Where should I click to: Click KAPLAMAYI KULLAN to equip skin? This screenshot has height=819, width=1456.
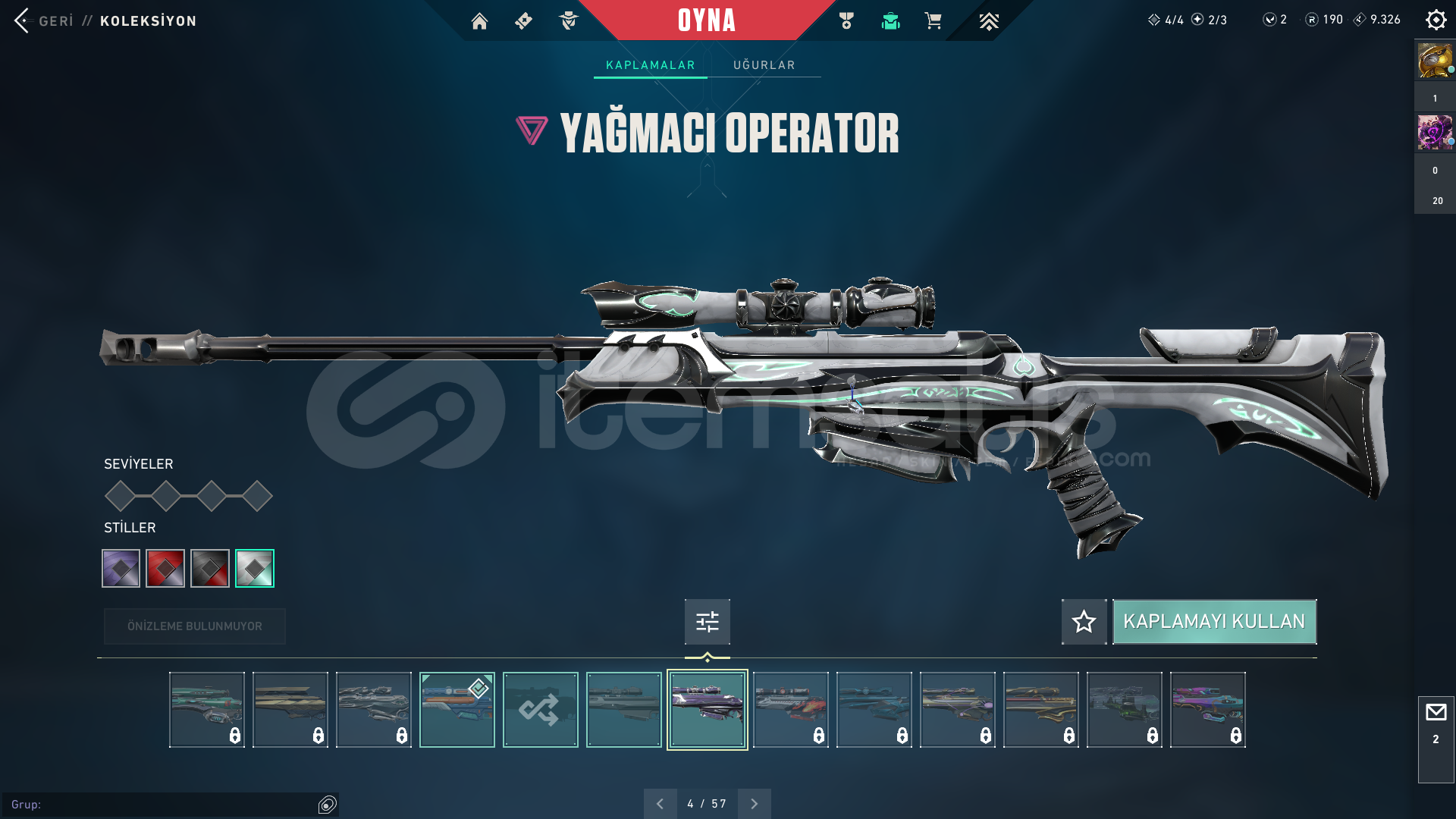(x=1213, y=622)
